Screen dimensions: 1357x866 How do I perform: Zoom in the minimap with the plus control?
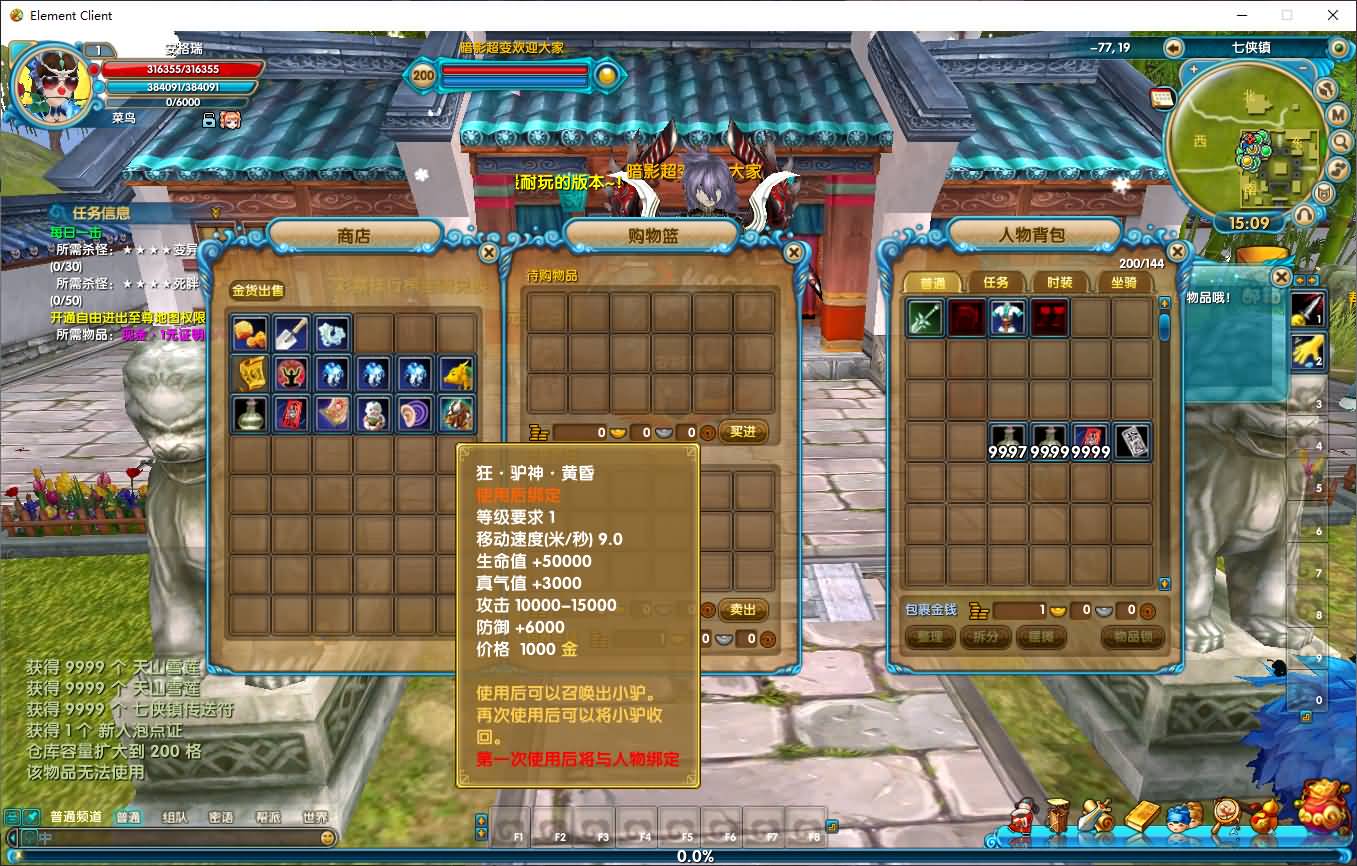tap(1193, 69)
